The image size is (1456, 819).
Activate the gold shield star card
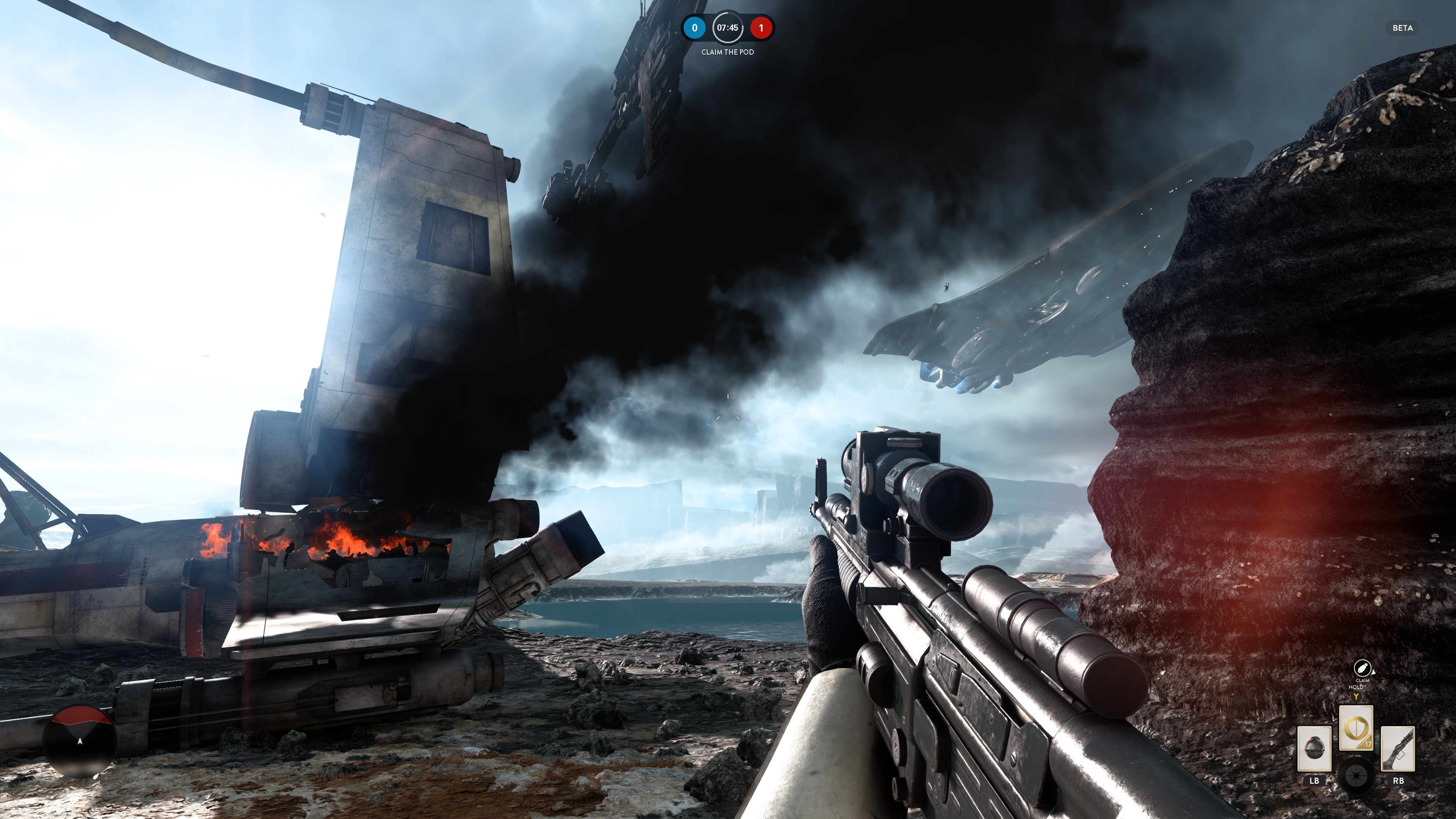tap(1356, 728)
